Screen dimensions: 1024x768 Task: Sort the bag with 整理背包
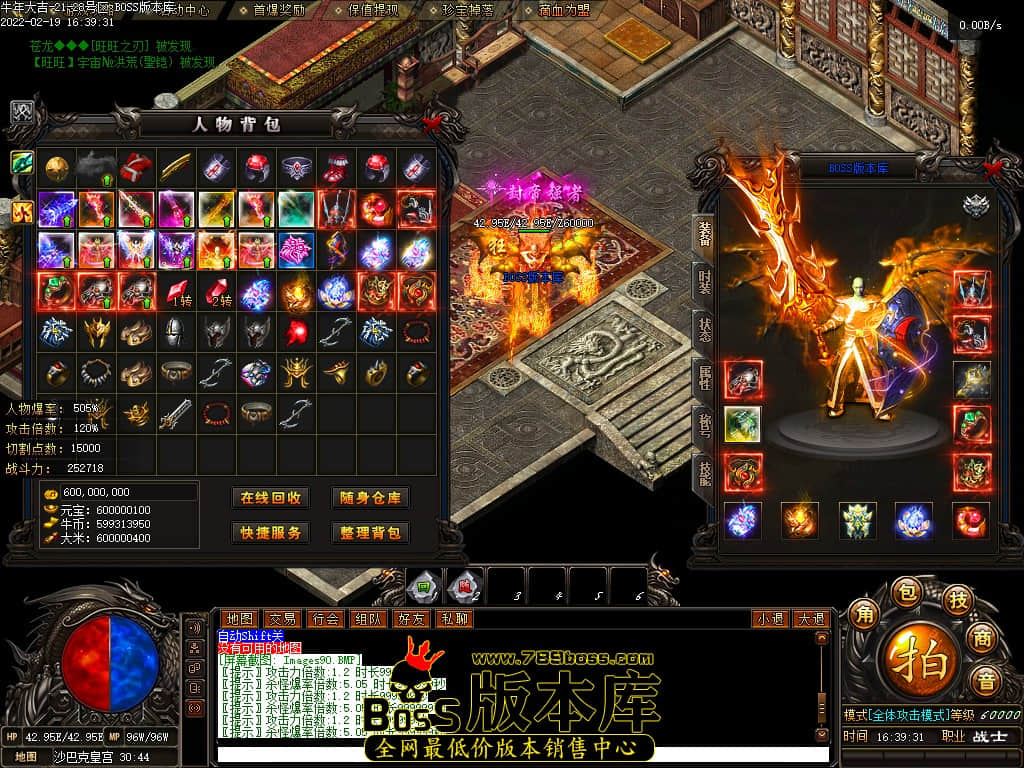click(370, 533)
